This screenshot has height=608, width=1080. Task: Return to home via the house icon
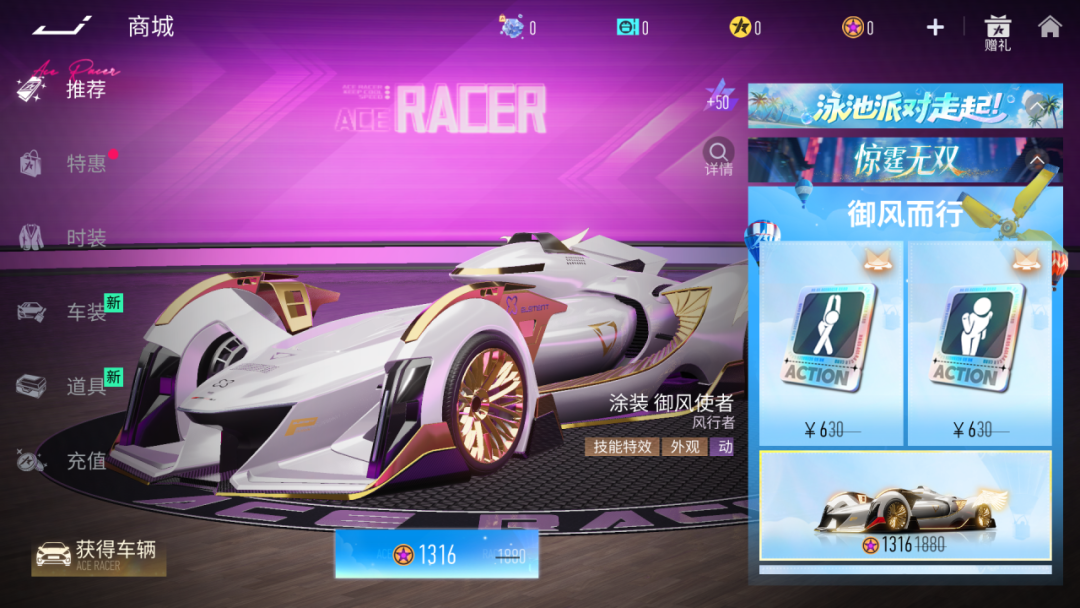coord(1049,27)
